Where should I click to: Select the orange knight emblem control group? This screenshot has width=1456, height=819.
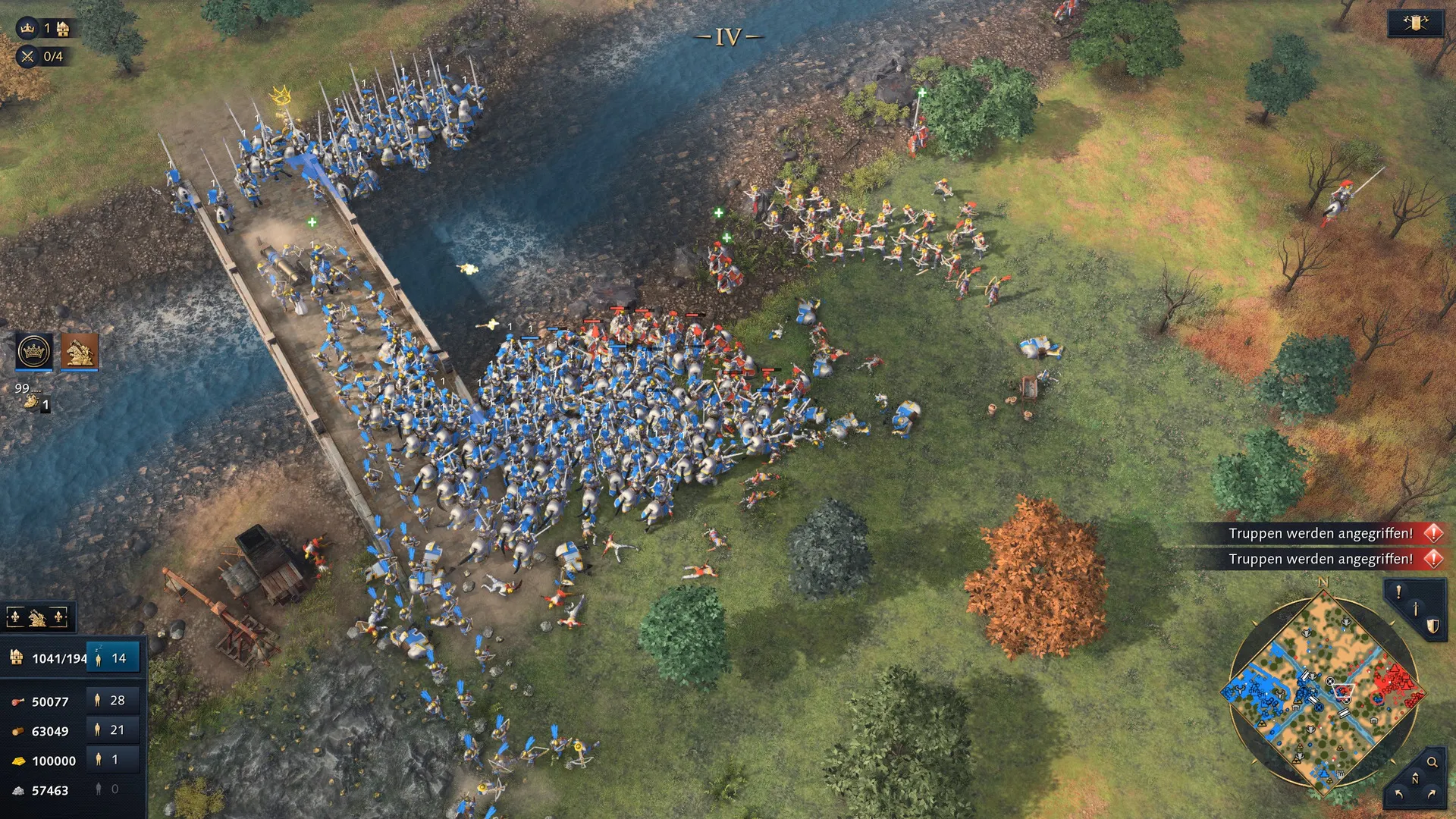coord(80,351)
